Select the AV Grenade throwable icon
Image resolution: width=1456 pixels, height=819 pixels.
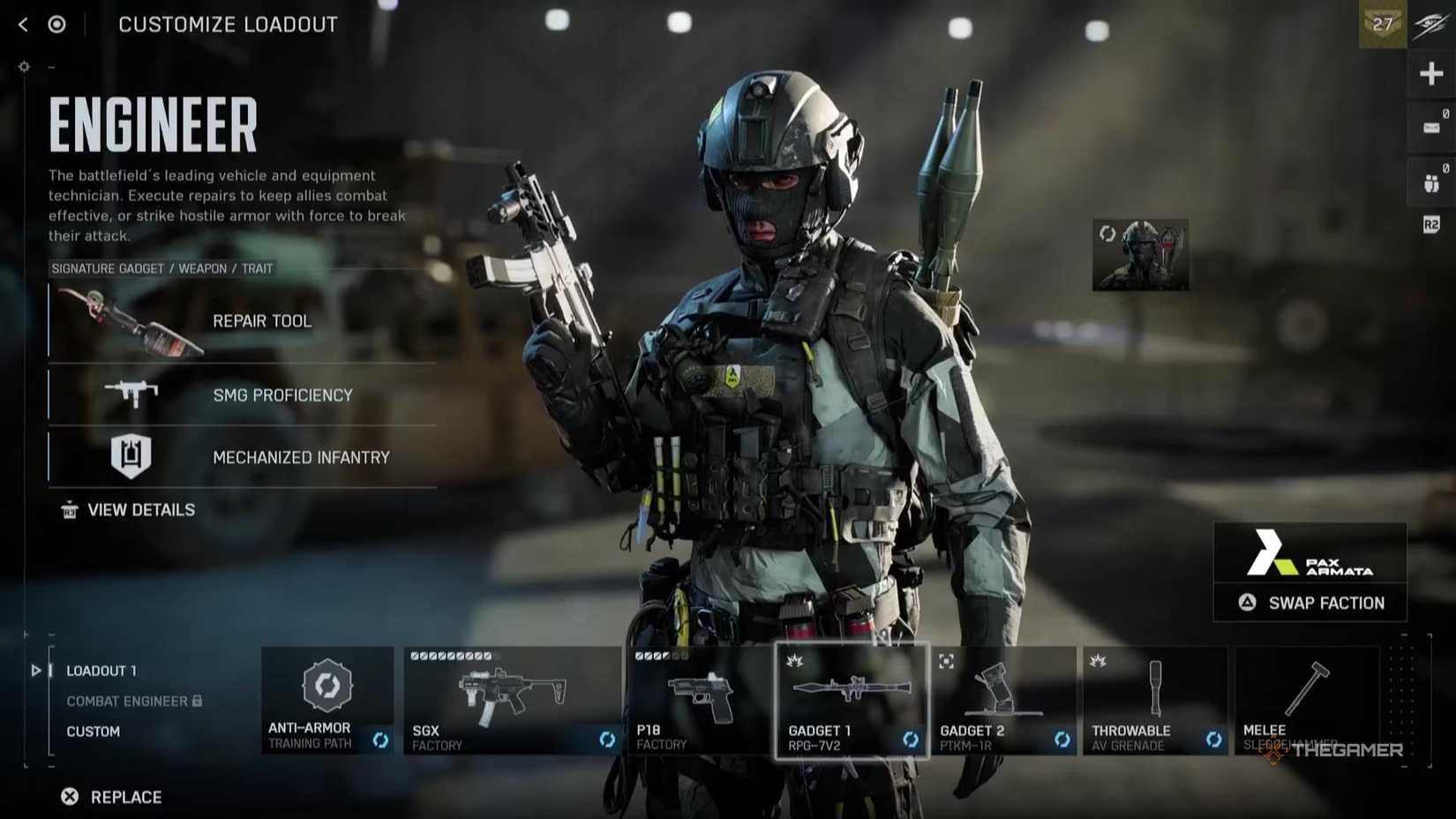(x=1153, y=688)
